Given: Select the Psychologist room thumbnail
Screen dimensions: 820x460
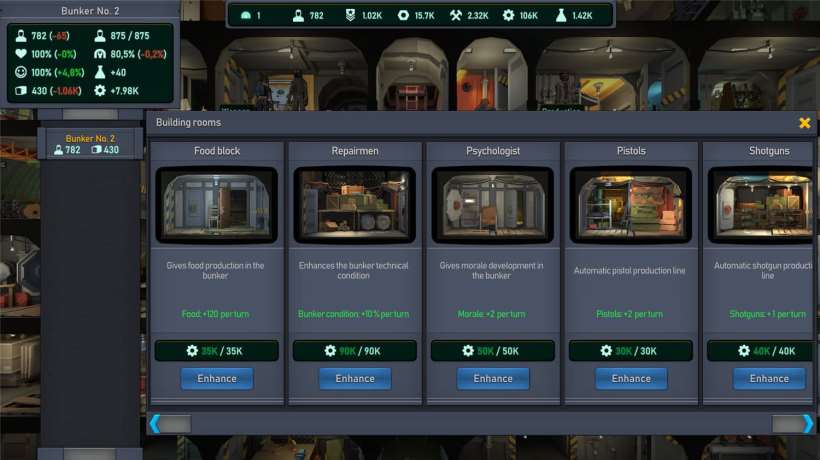Looking at the screenshot, I should point(493,206).
